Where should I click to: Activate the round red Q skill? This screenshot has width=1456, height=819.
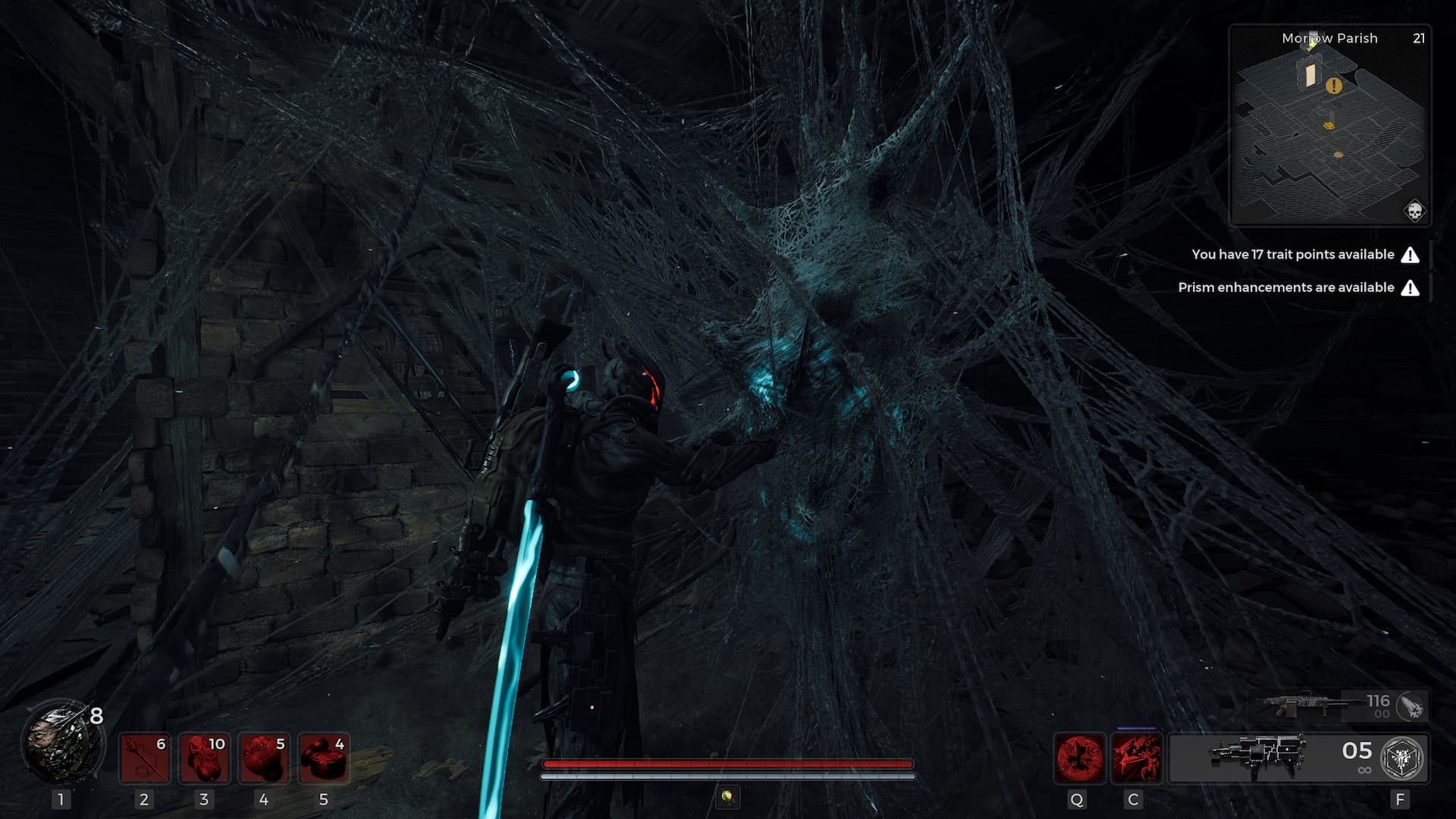(x=1080, y=758)
